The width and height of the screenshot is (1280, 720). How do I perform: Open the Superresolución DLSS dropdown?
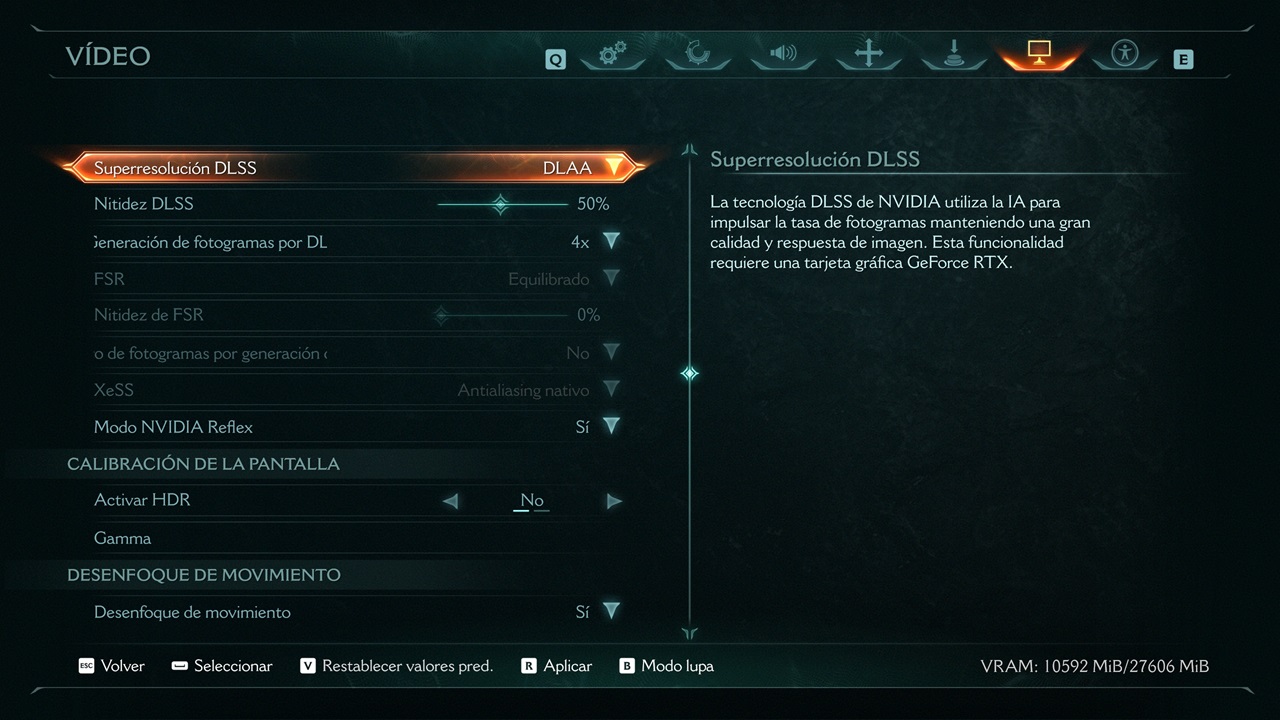point(615,167)
